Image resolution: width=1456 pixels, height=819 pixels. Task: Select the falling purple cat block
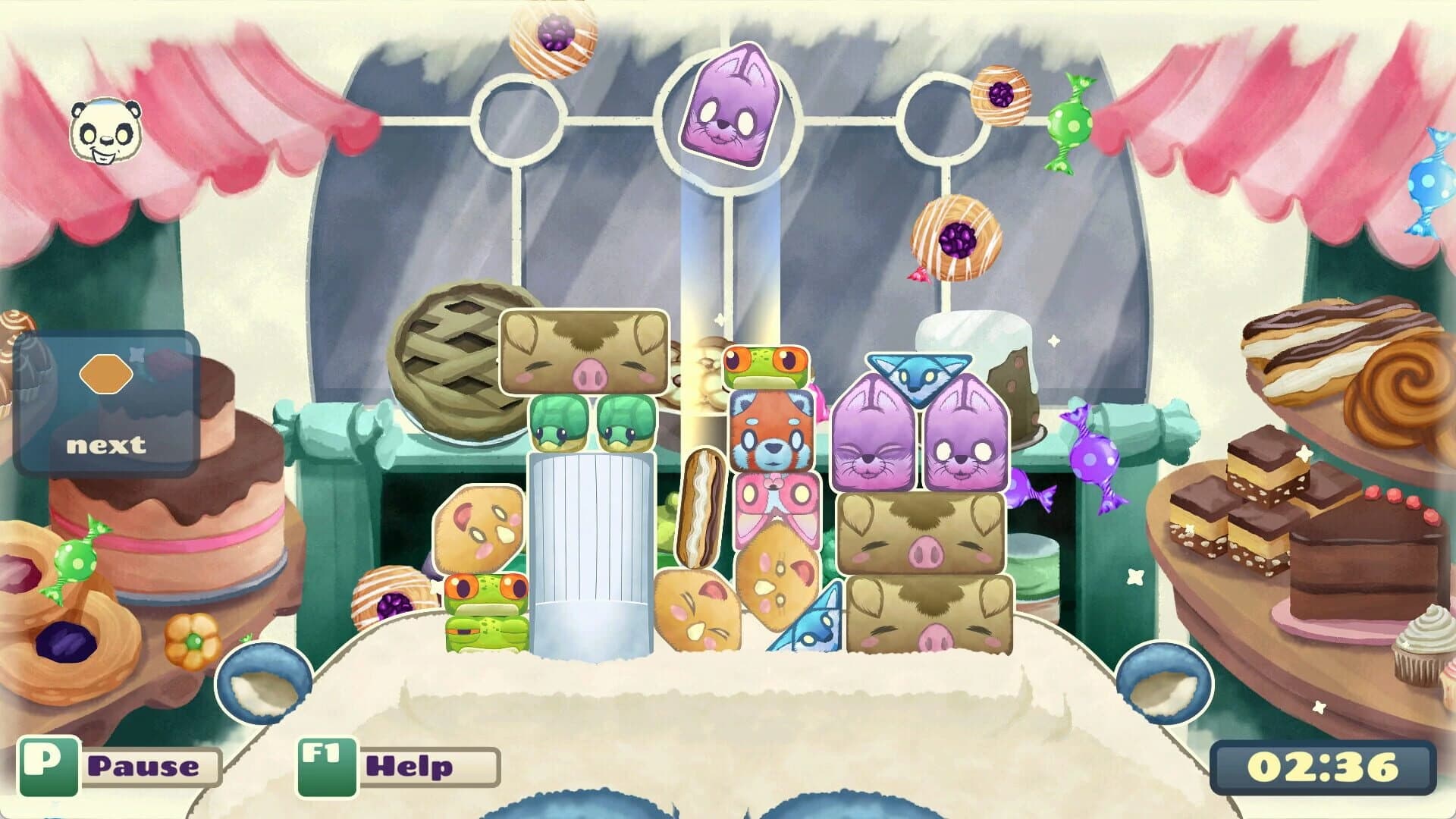(730, 106)
